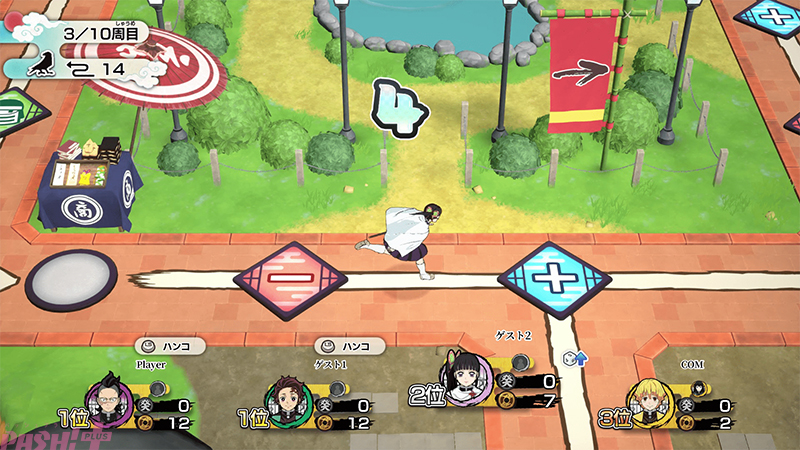Image resolution: width=800 pixels, height=450 pixels.
Task: Choose the blue plus tile ahead of the runner
Action: pyautogui.click(x=553, y=277)
